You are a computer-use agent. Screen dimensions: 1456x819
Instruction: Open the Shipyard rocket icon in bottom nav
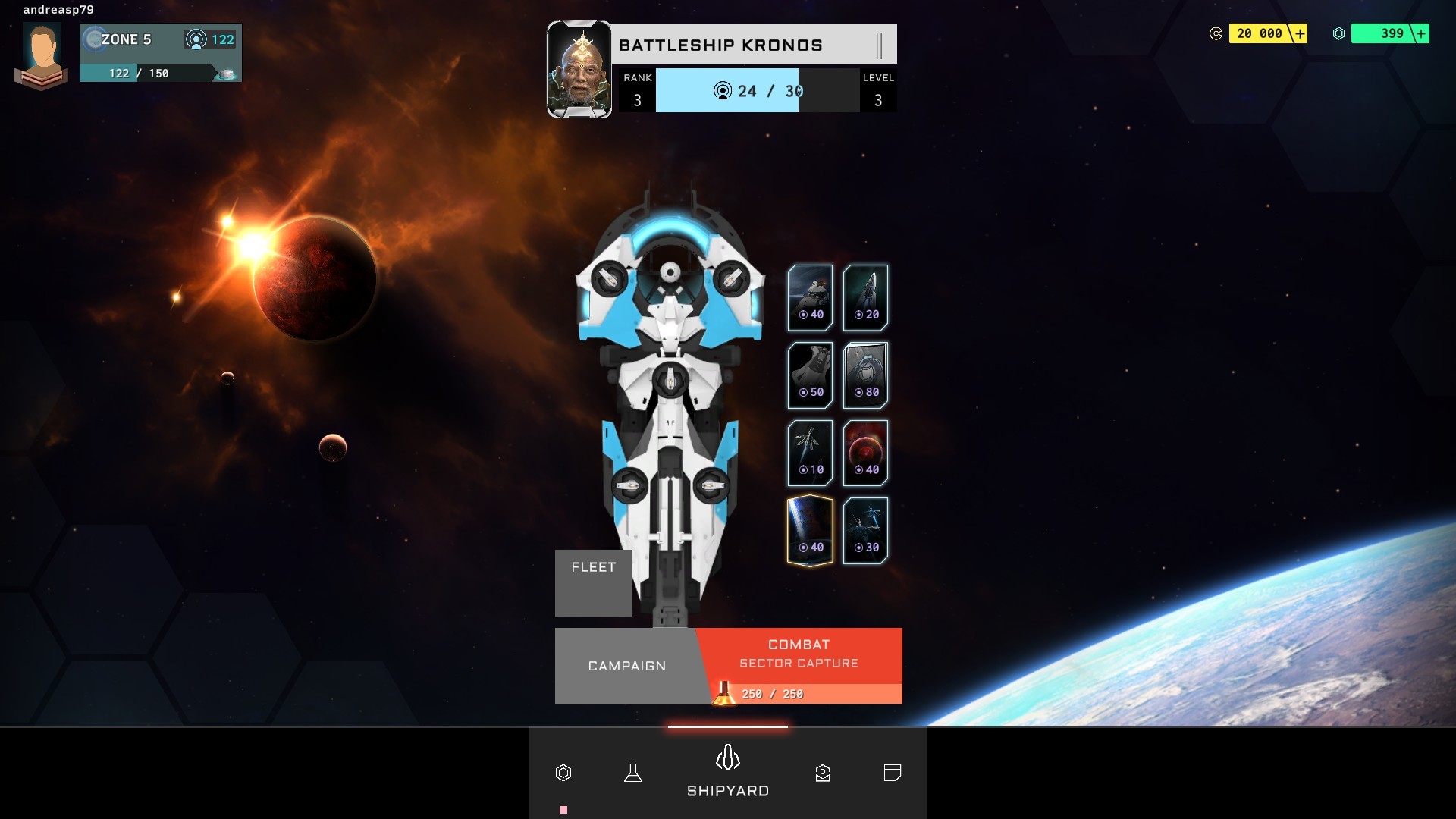click(728, 756)
